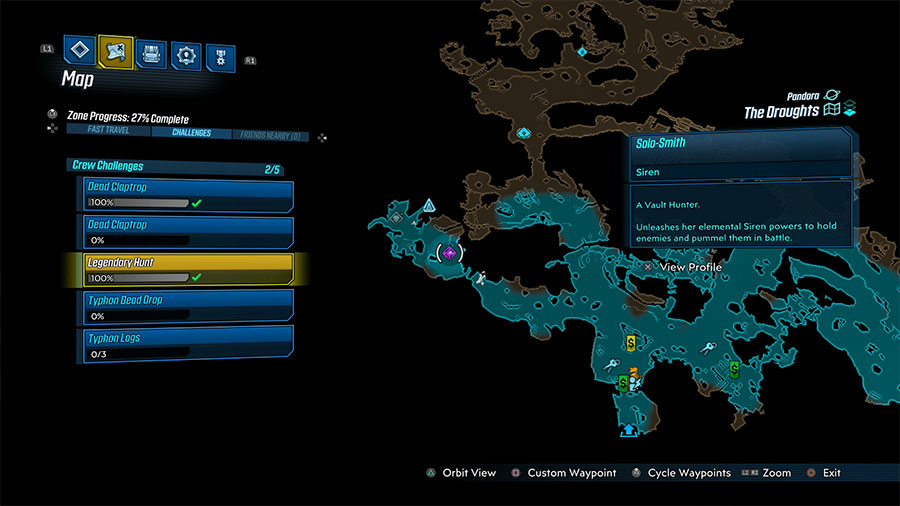Select the blue arrow zone-exit marker
900x506 pixels.
[x=629, y=430]
